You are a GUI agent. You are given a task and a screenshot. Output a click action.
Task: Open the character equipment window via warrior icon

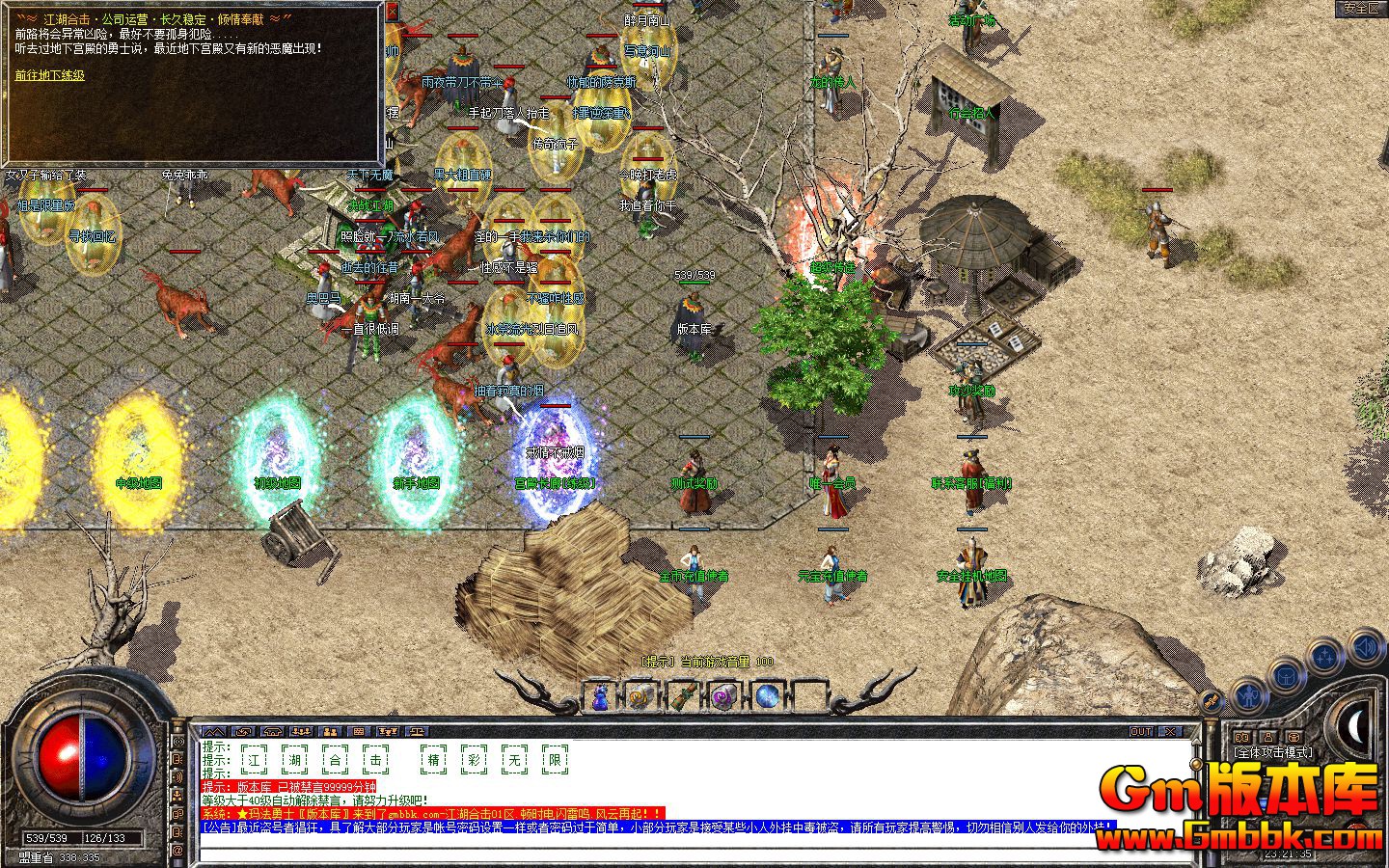pos(1249,696)
